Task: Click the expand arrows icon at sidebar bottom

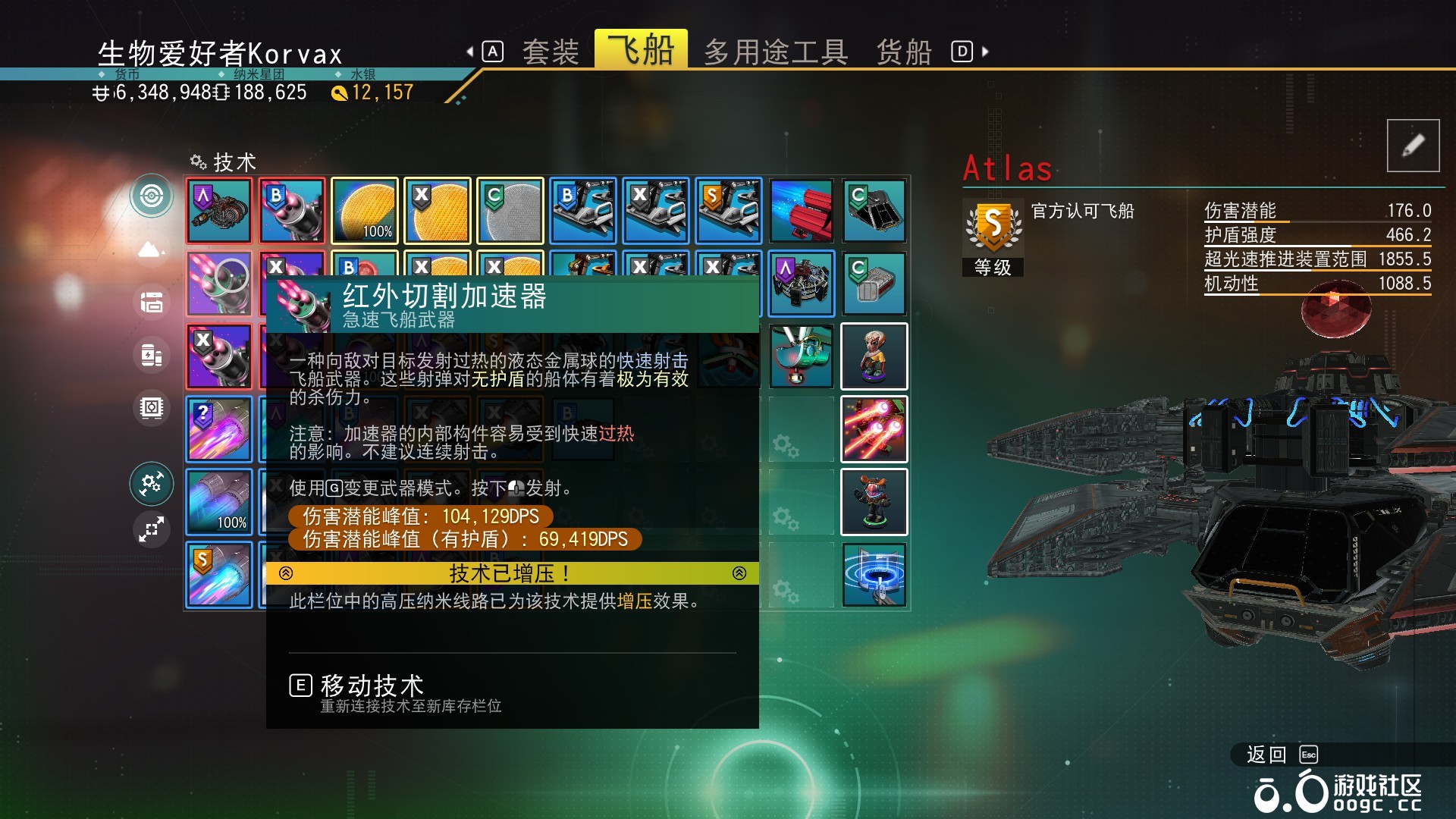Action: [152, 529]
